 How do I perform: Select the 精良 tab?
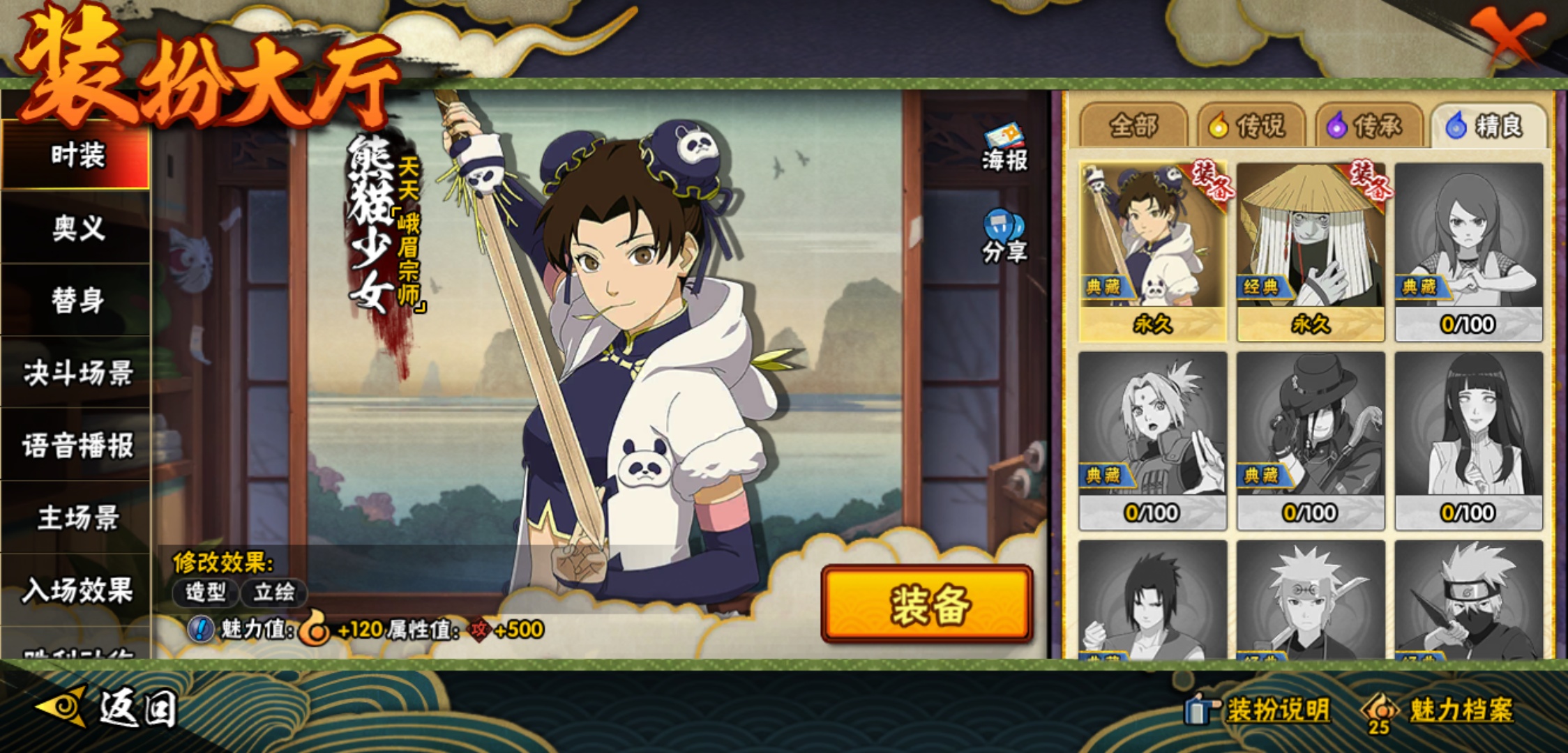[1488, 126]
